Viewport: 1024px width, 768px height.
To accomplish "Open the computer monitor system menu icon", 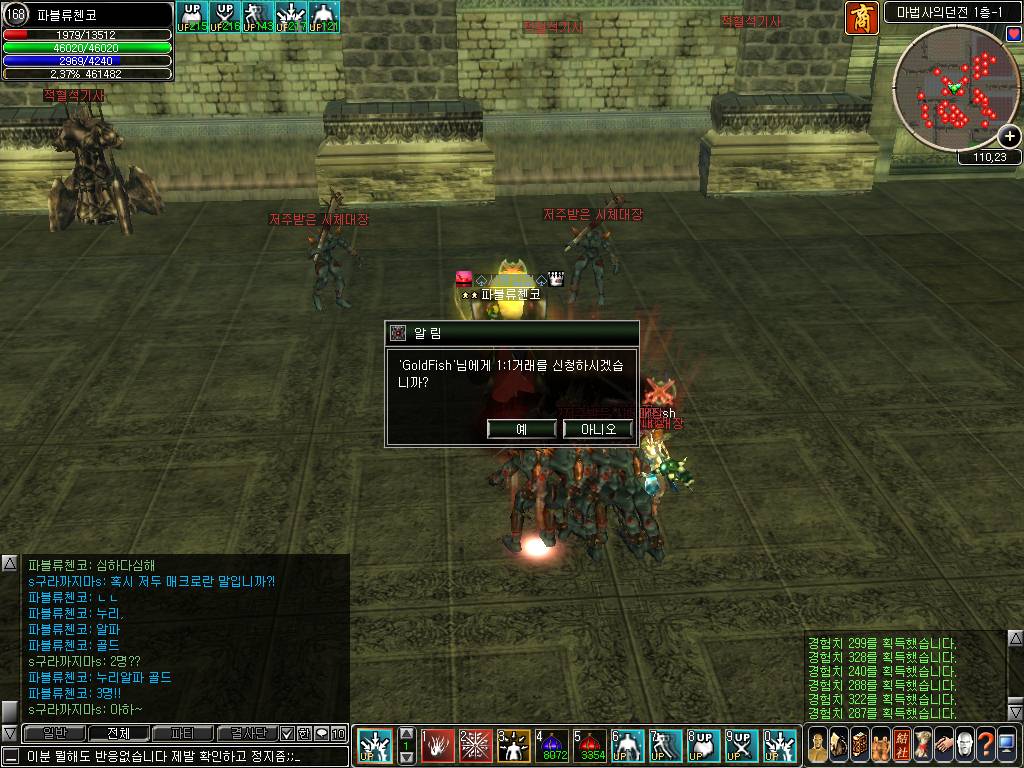I will (x=1008, y=745).
